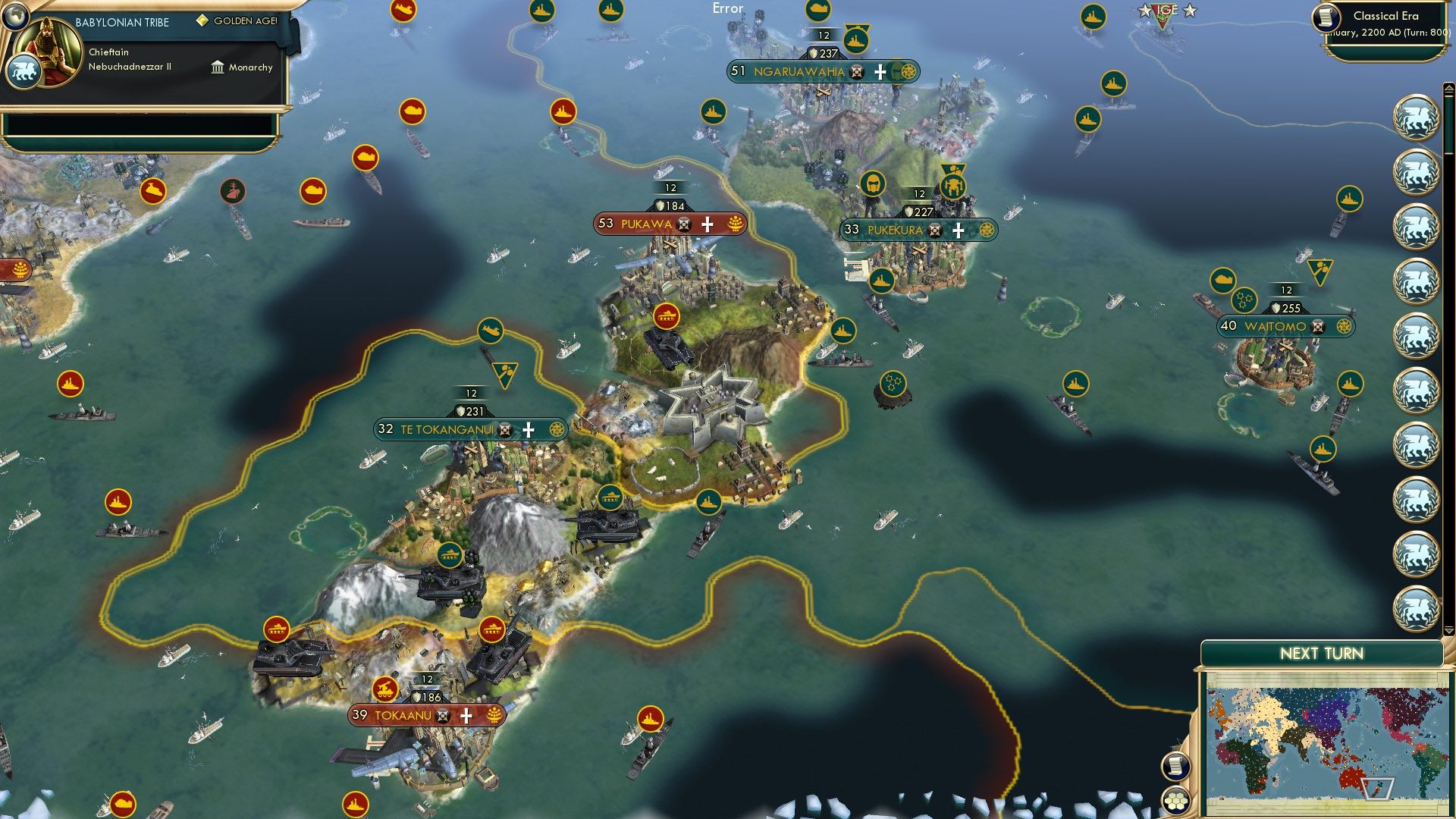Click the blockade icon on Pukawa's banner

pos(684,224)
